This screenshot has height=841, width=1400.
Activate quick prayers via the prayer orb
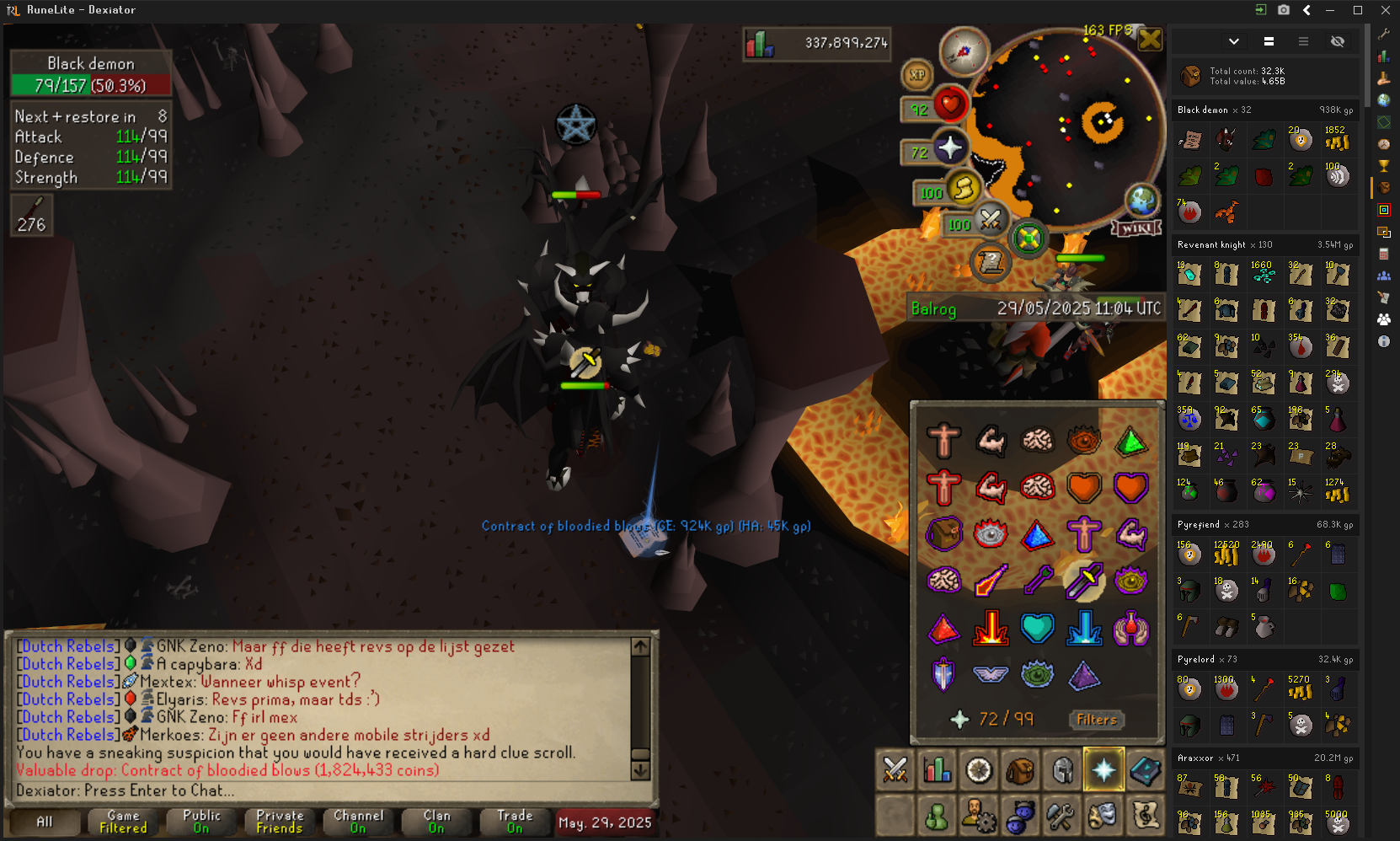(949, 148)
